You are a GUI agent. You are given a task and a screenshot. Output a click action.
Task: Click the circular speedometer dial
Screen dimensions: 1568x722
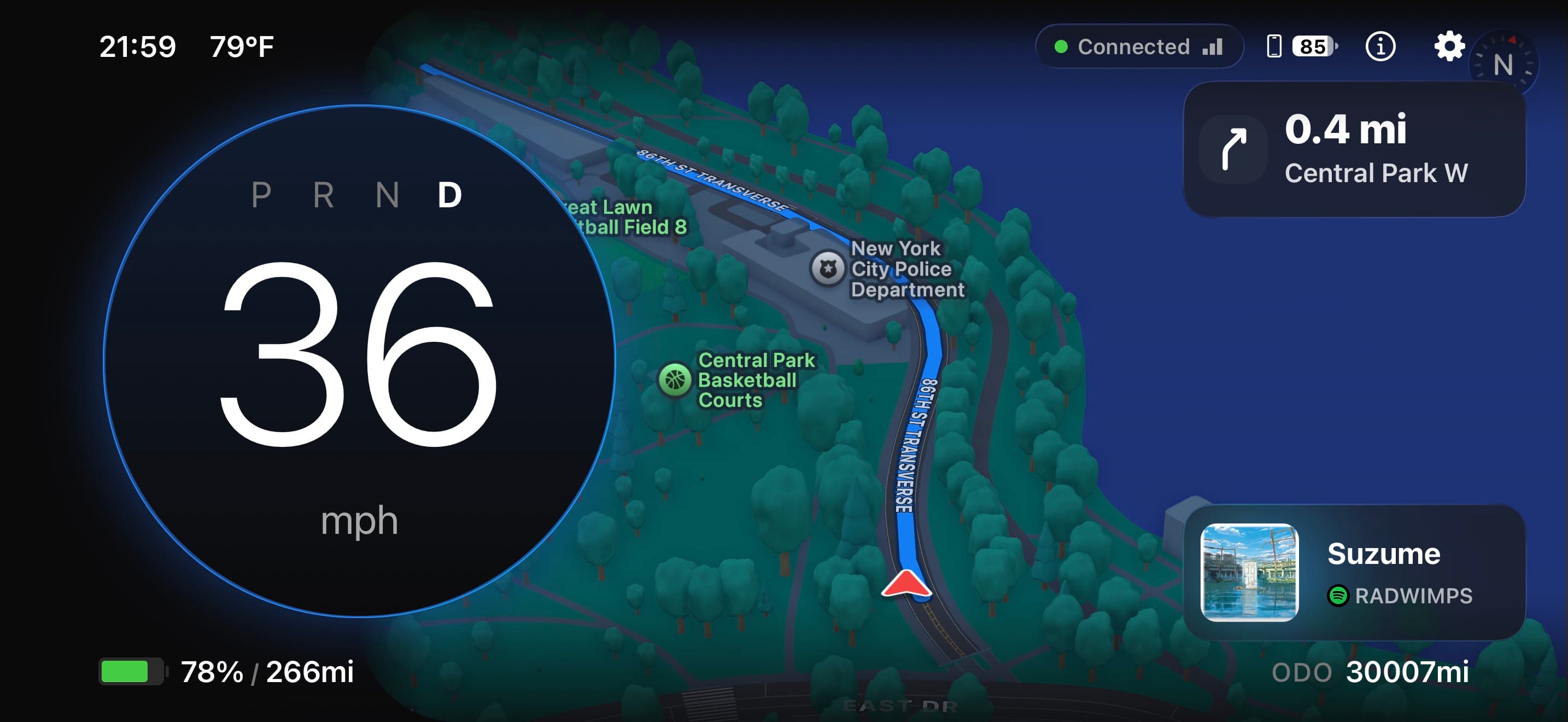tap(359, 362)
